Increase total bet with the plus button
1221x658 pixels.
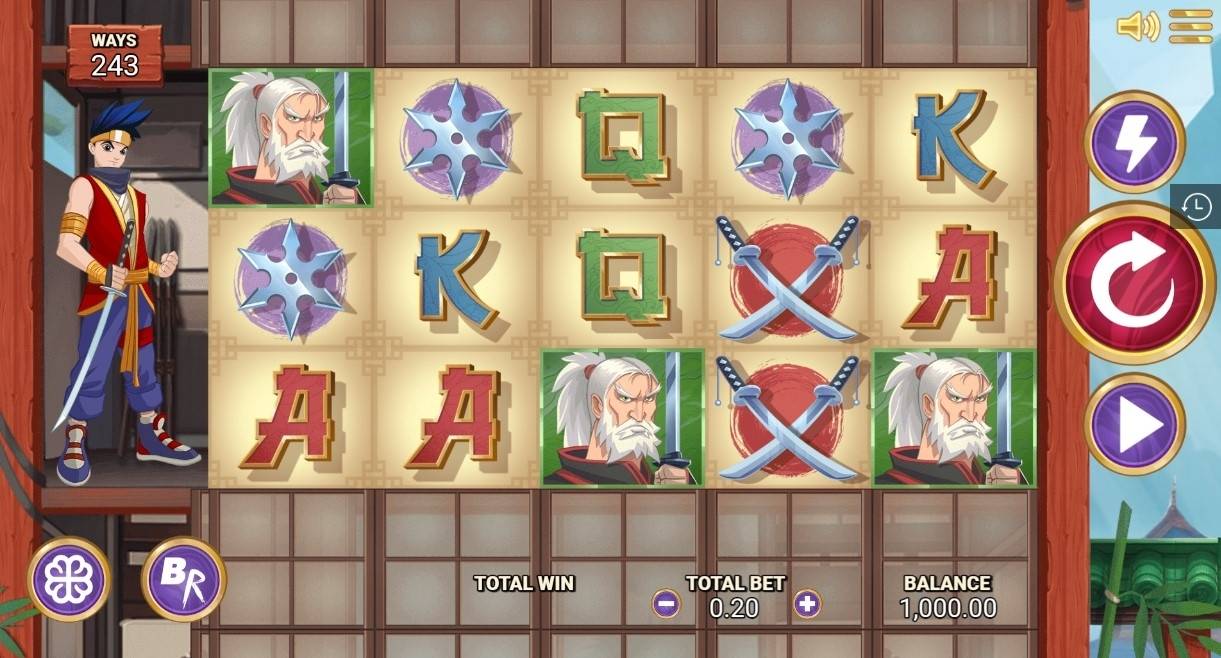(x=806, y=604)
